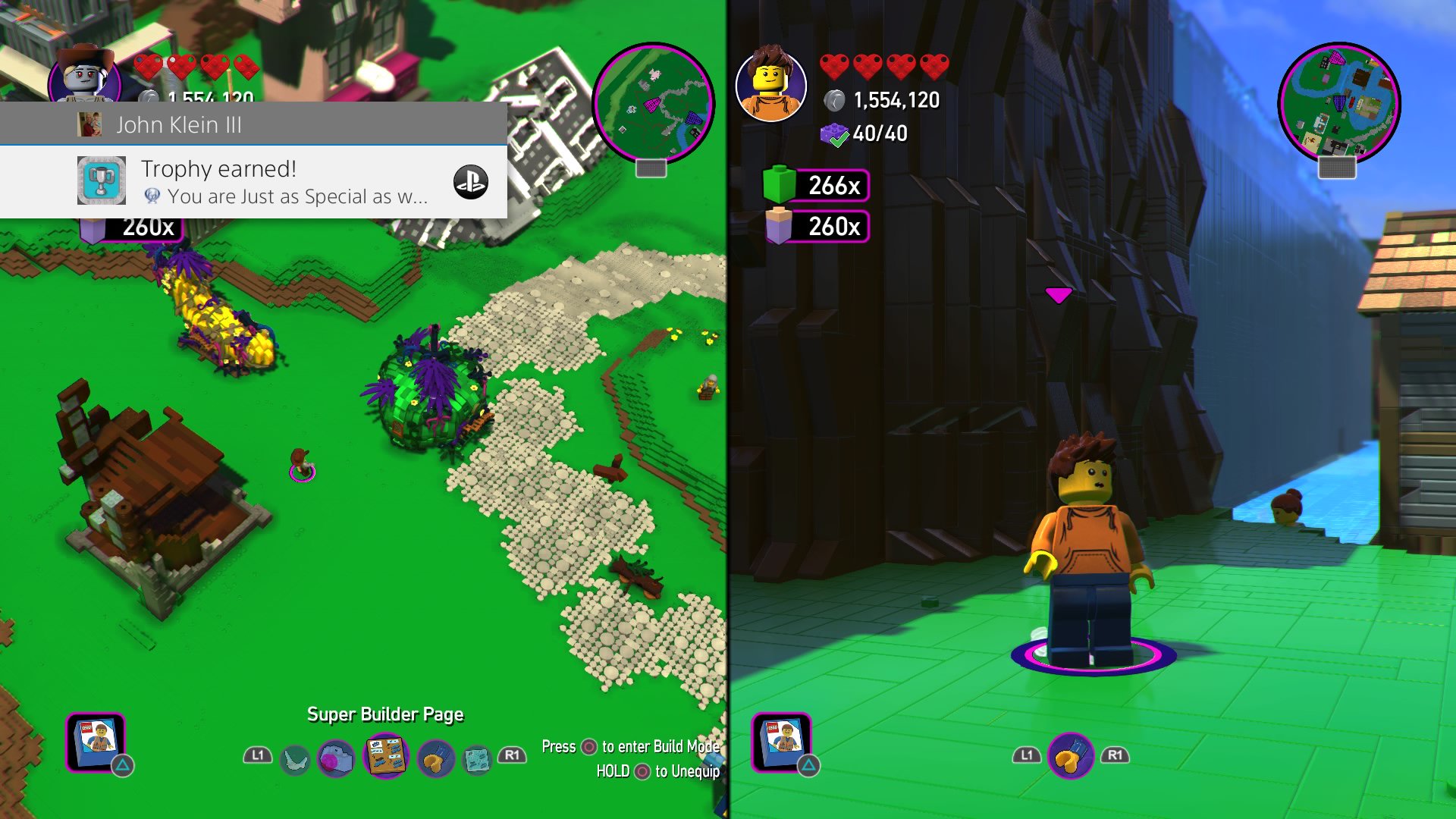
Task: Open the Trophy earned notification
Action: 253,181
